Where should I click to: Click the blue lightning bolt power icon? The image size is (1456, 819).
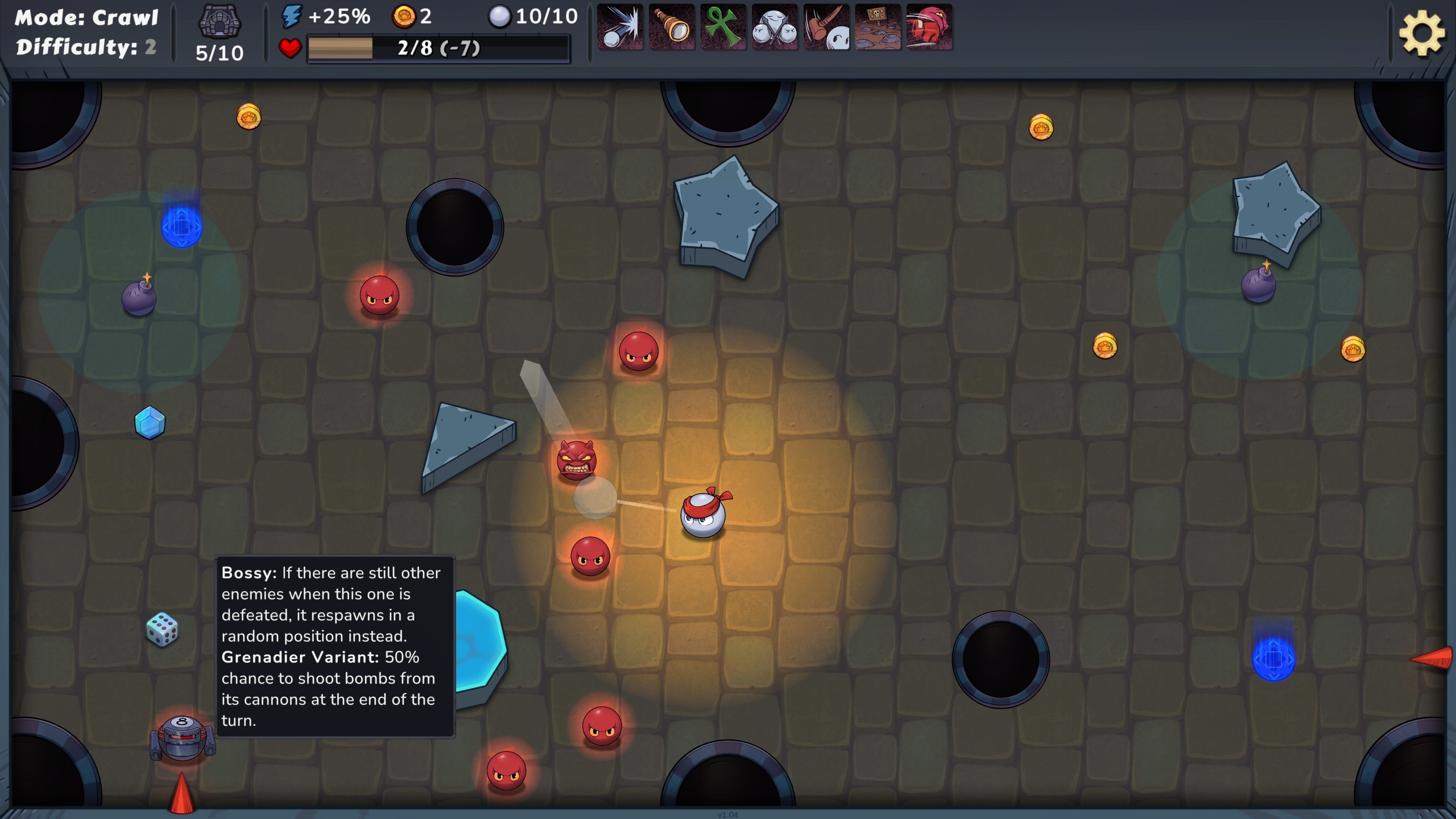pyautogui.click(x=292, y=17)
